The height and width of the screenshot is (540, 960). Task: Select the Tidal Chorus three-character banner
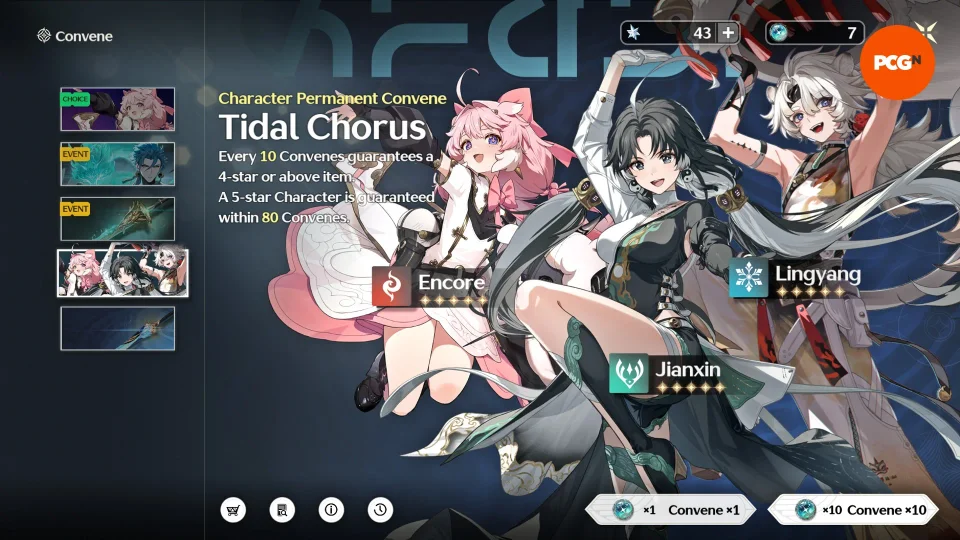(122, 273)
